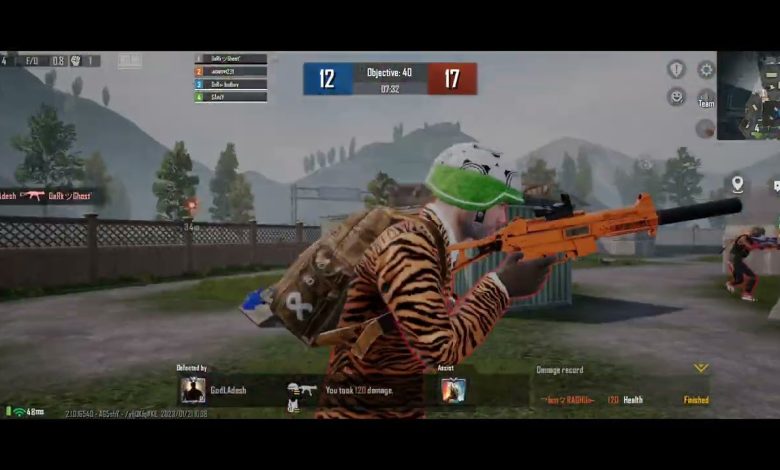Select the Assist player avatar
780x470 pixels.
[x=453, y=390]
